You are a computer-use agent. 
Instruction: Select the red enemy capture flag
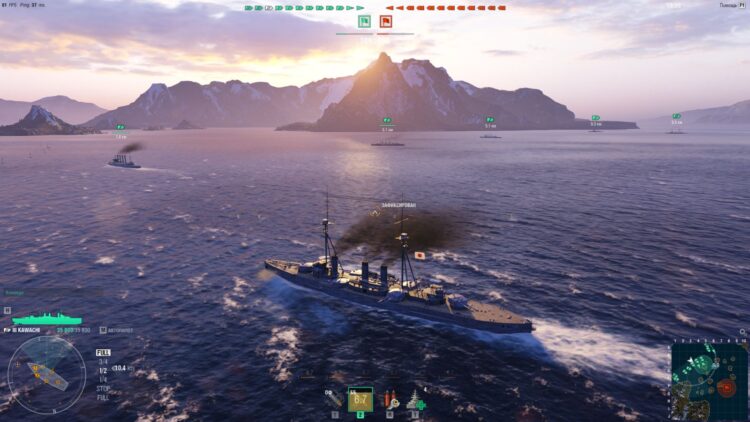pos(386,21)
